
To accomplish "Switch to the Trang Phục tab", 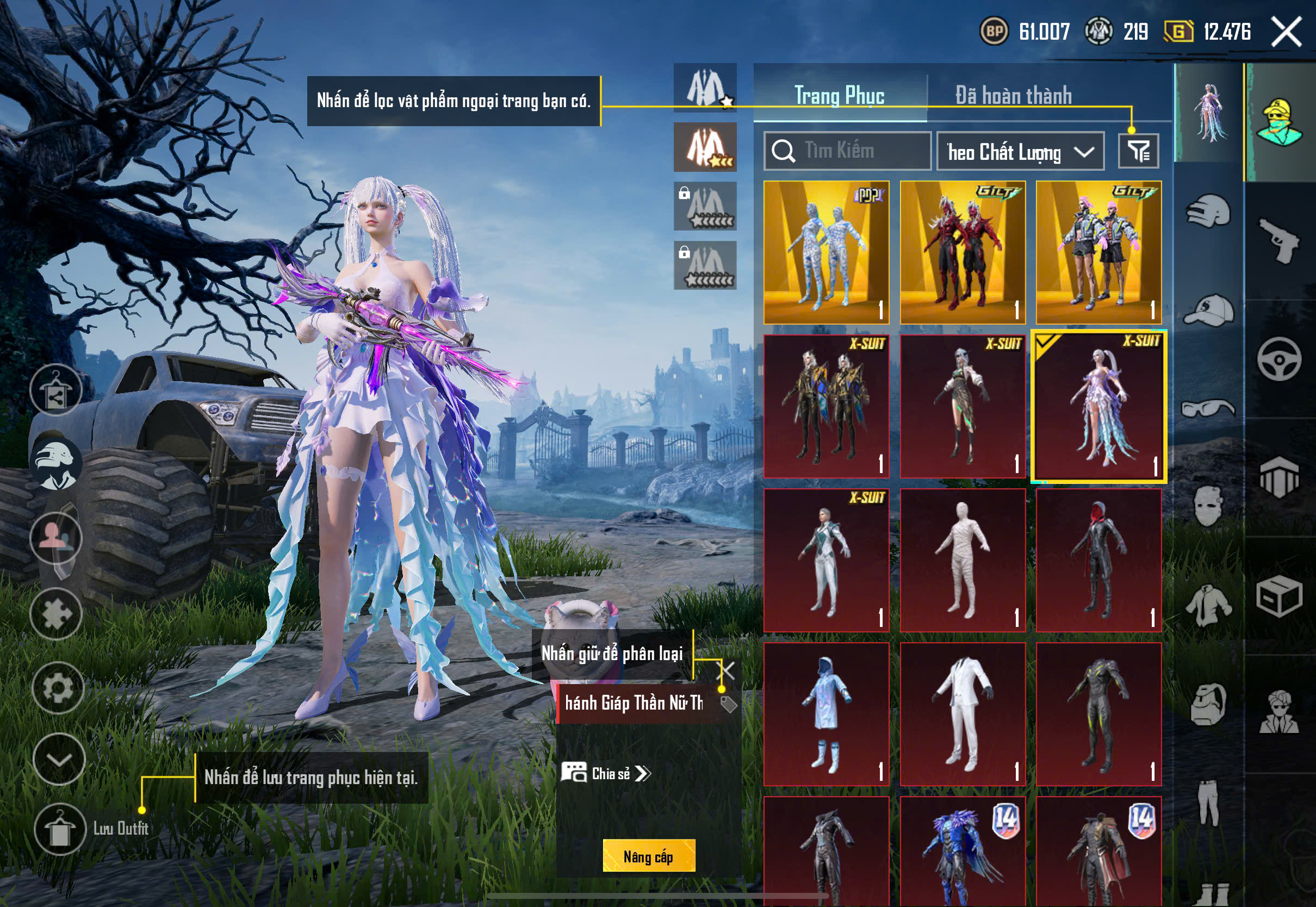I will 839,96.
